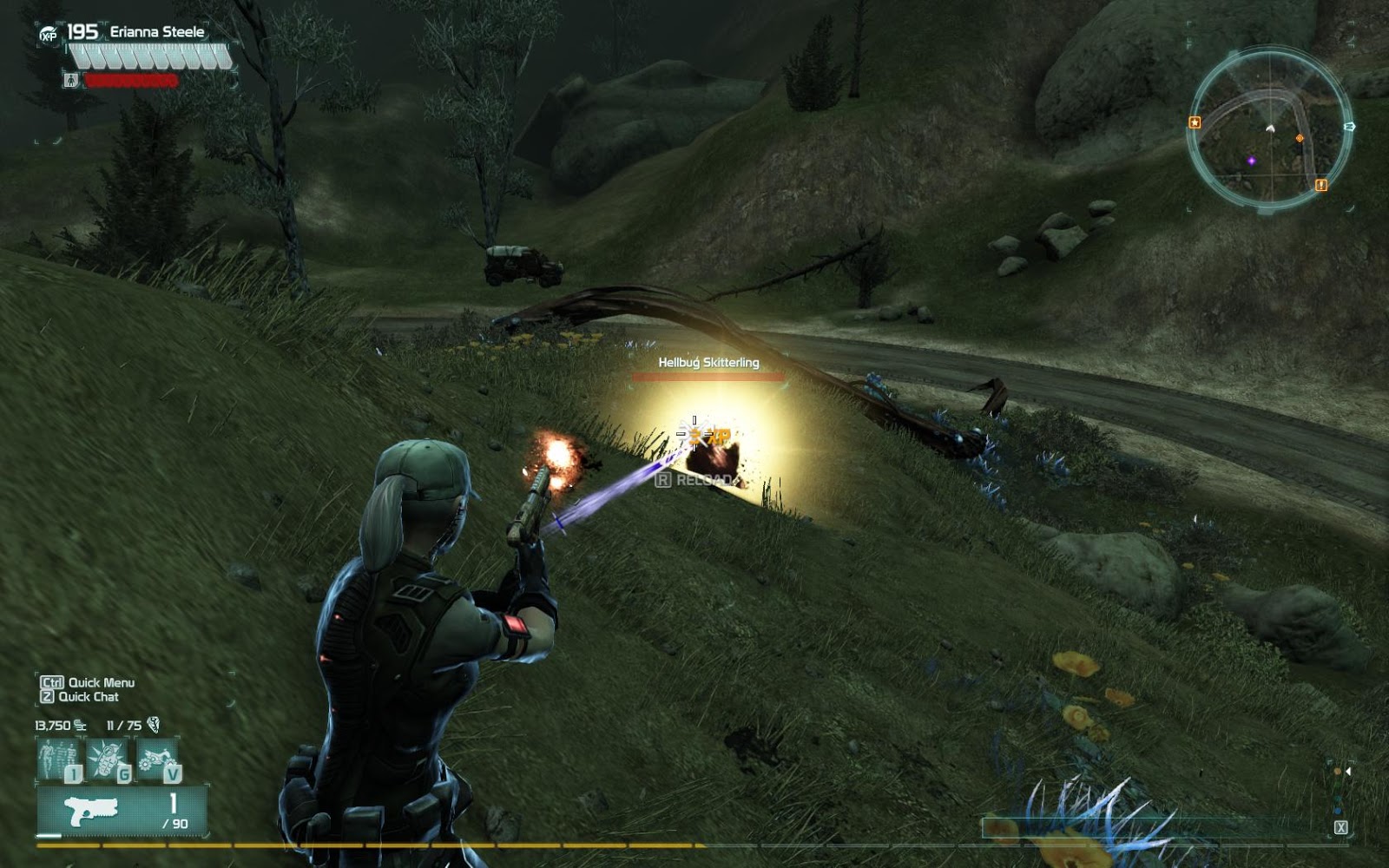Click the exclamation event marker on the minimap

coord(1321,186)
